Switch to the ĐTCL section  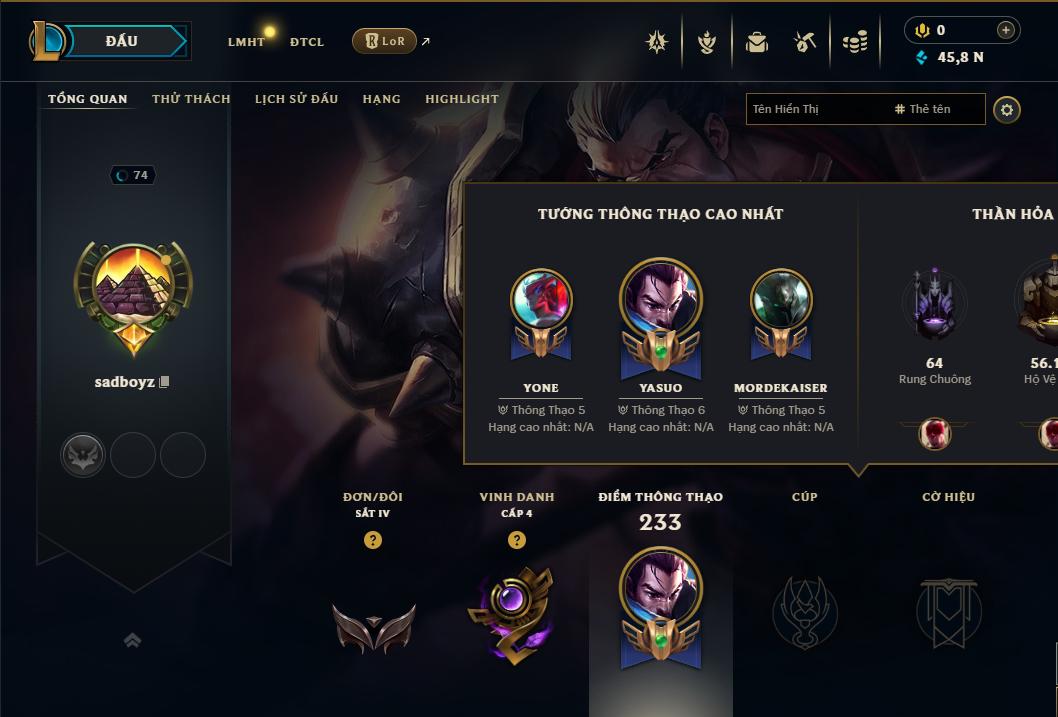click(307, 42)
